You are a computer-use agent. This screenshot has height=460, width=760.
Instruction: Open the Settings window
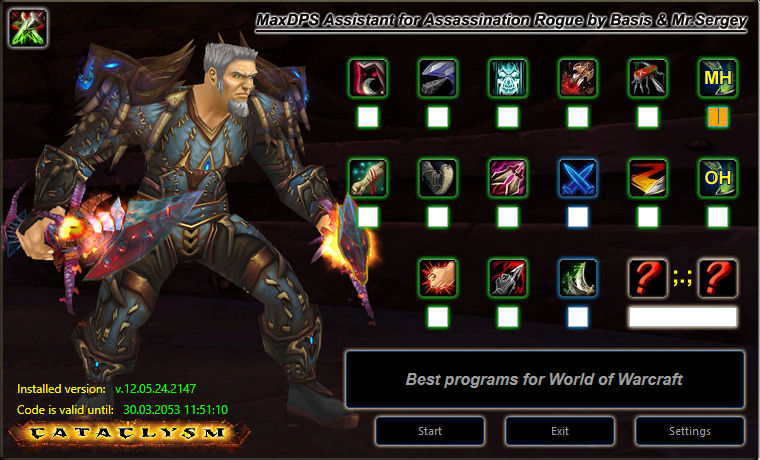690,431
